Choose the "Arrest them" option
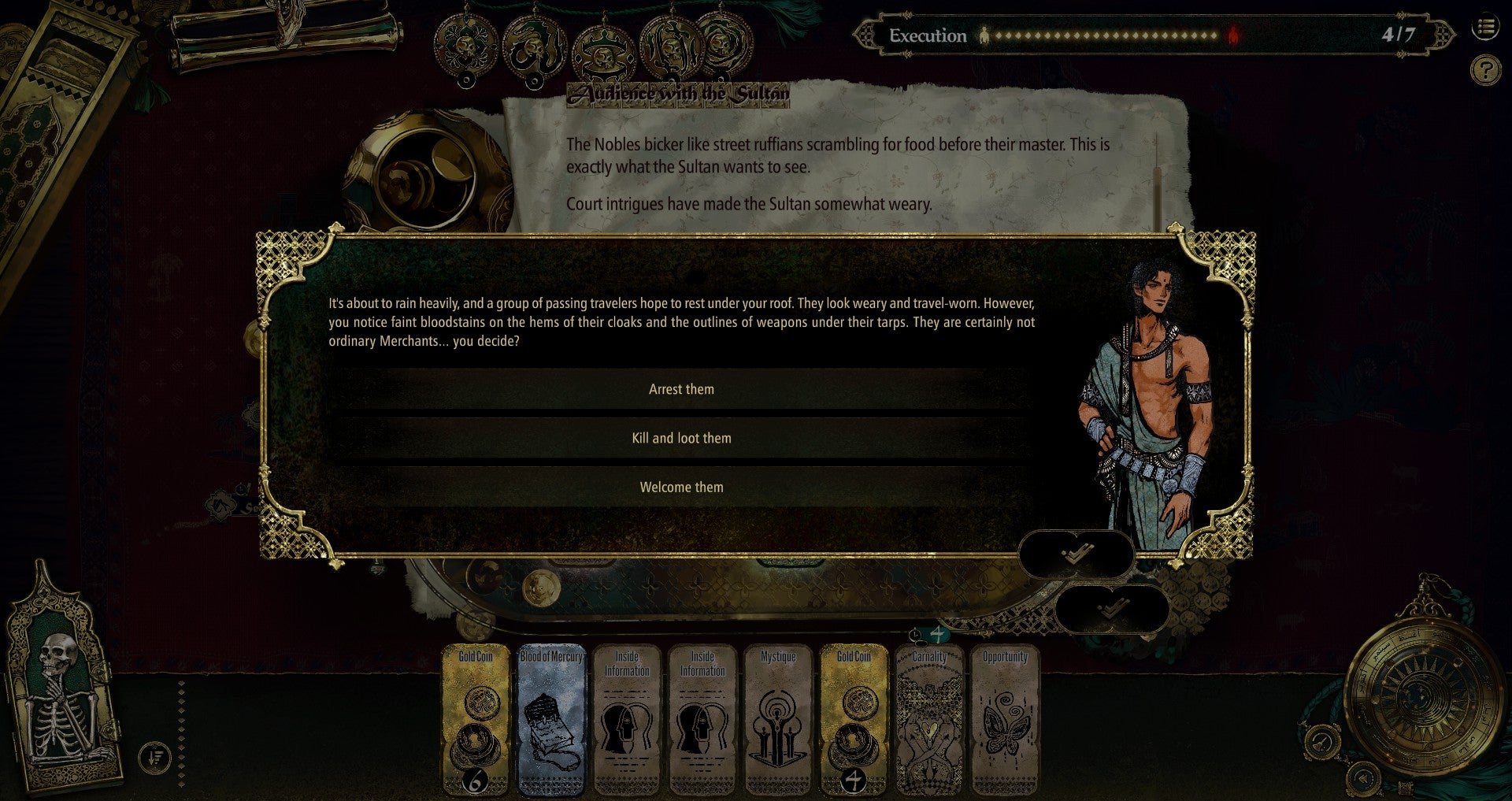The width and height of the screenshot is (1512, 801). point(681,389)
